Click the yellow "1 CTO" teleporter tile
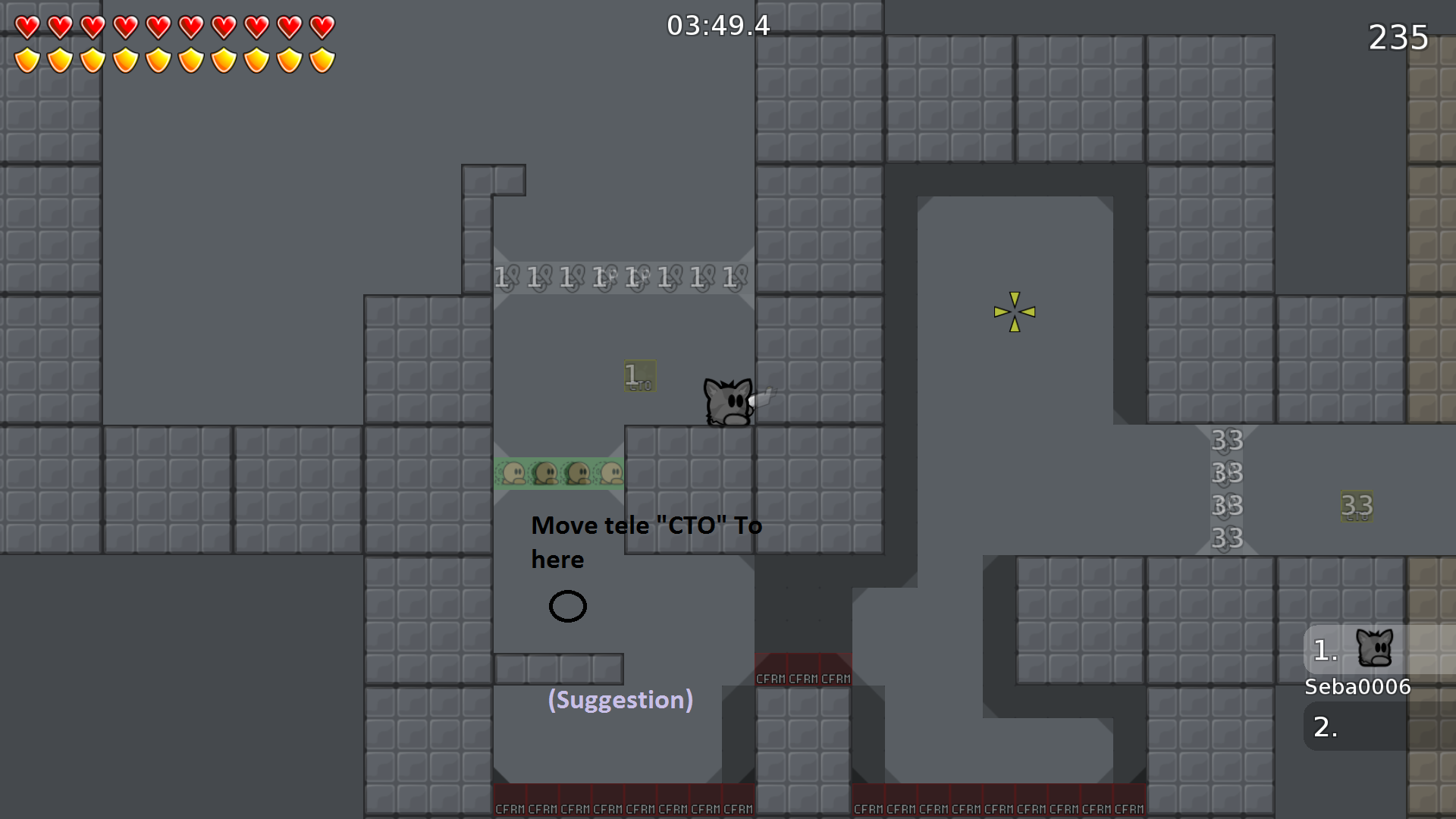1456x819 pixels. pyautogui.click(x=639, y=375)
